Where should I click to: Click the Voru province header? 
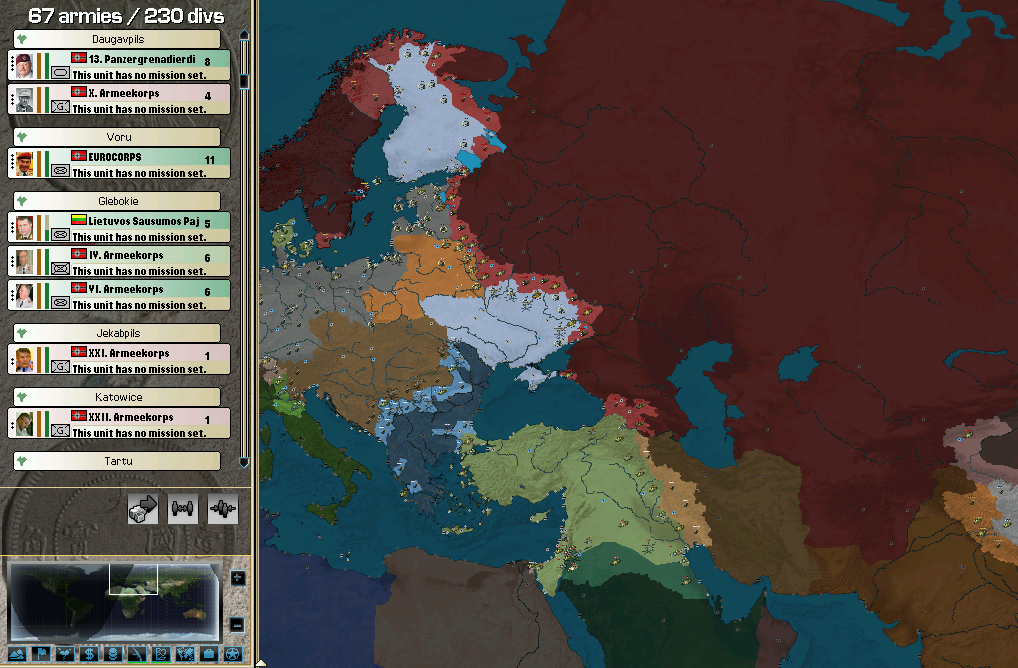(116, 137)
